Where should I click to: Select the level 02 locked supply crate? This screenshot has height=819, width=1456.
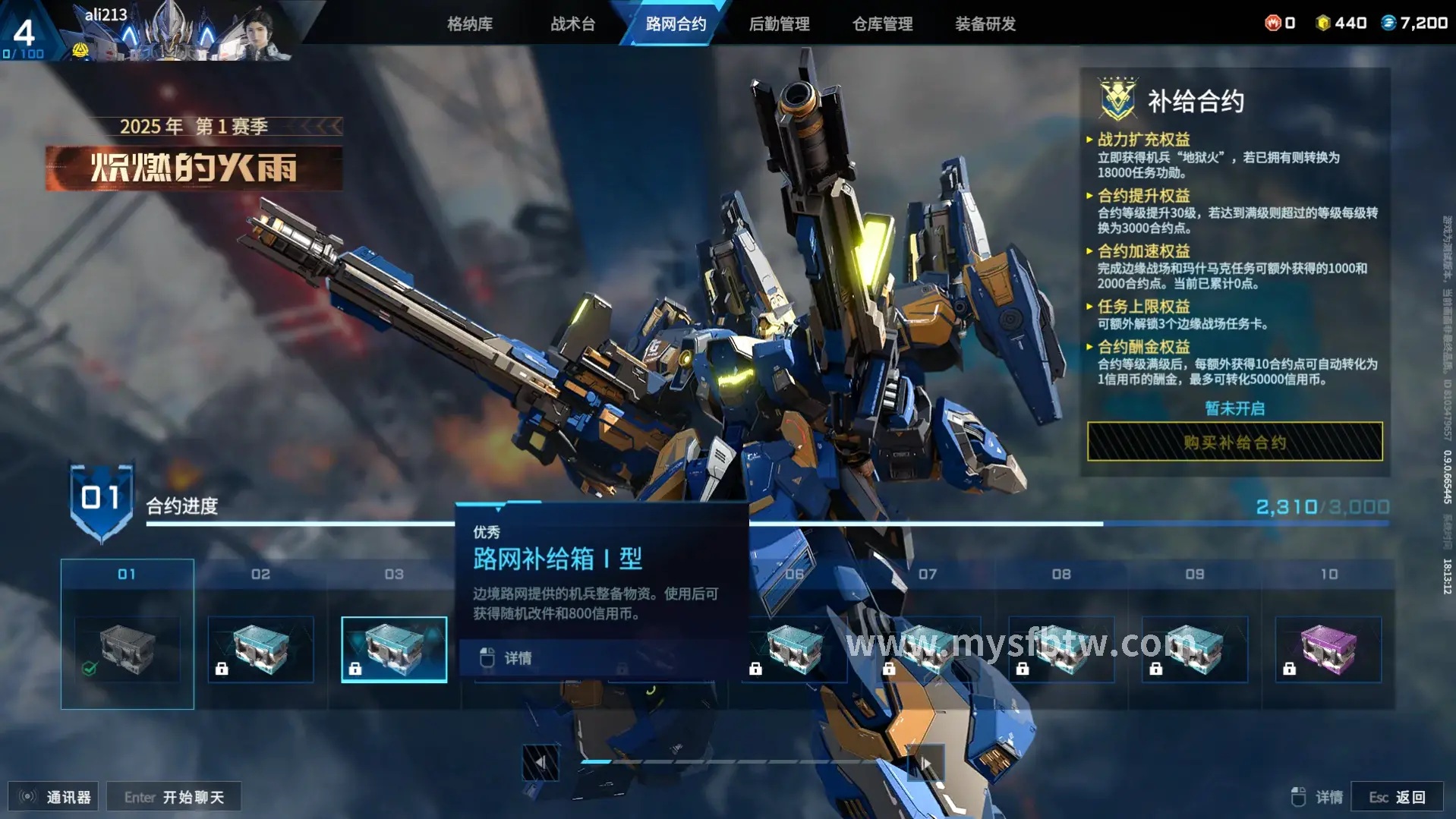pos(260,649)
